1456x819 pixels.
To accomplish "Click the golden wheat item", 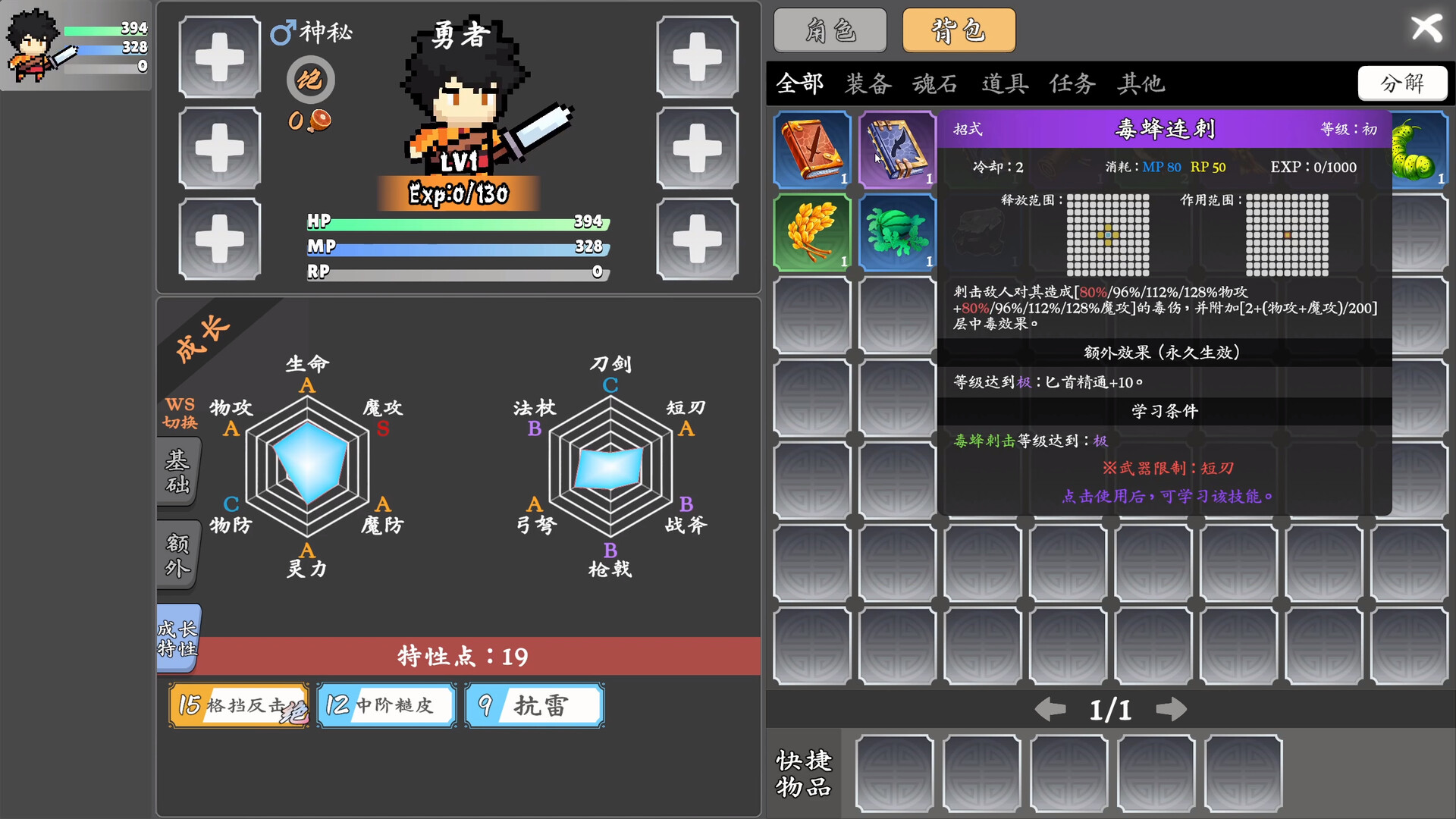I will click(x=811, y=232).
